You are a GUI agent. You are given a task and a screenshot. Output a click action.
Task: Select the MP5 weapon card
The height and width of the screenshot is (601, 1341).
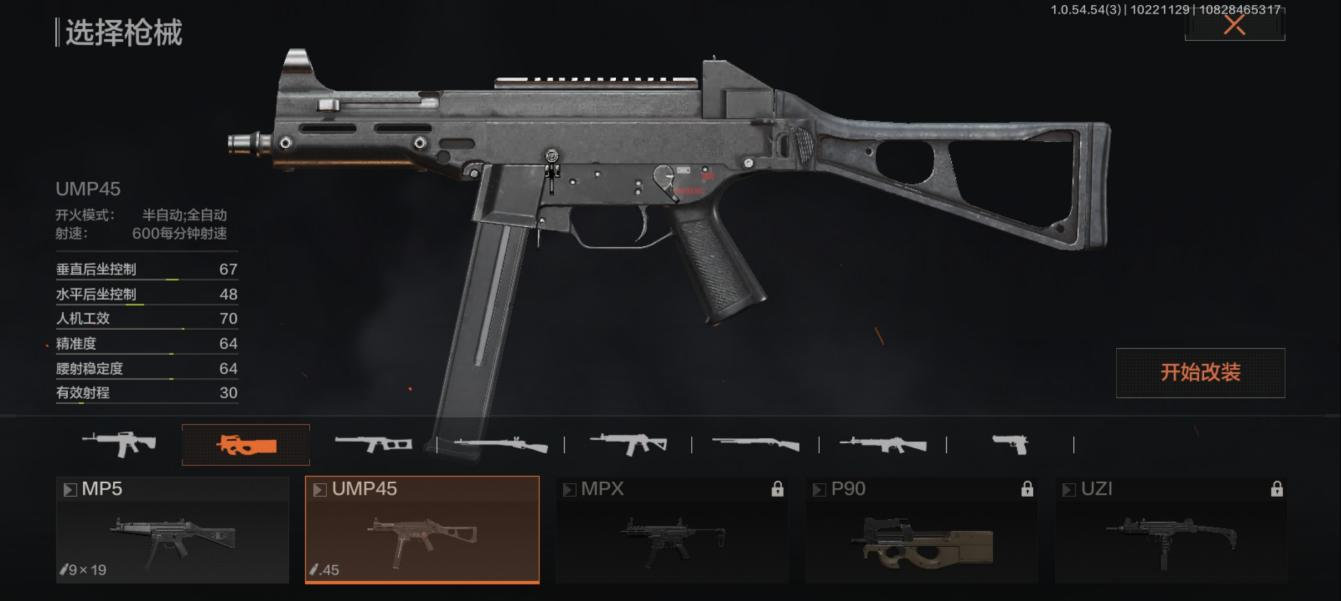172,530
